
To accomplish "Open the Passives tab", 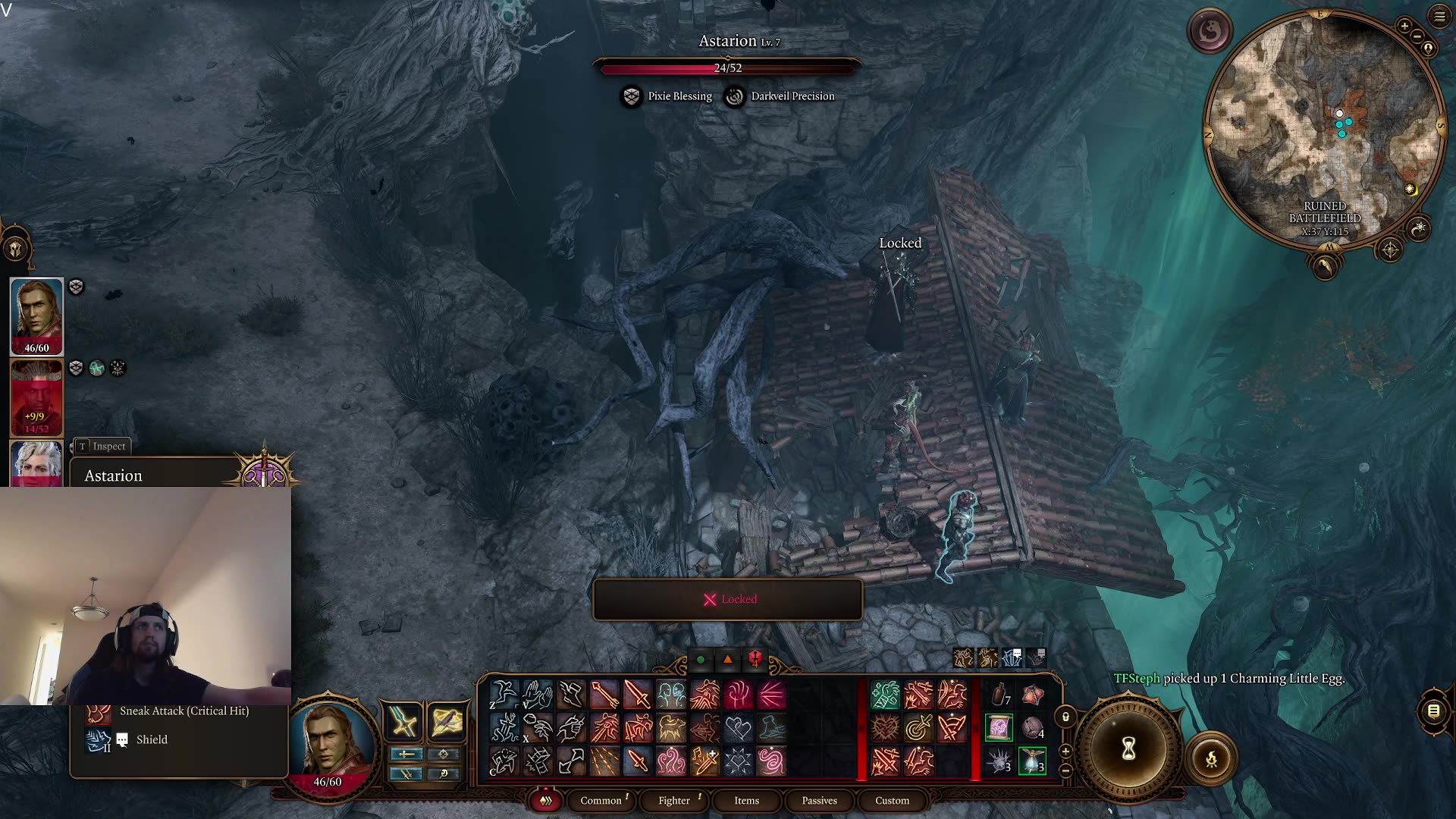I will 818,801.
